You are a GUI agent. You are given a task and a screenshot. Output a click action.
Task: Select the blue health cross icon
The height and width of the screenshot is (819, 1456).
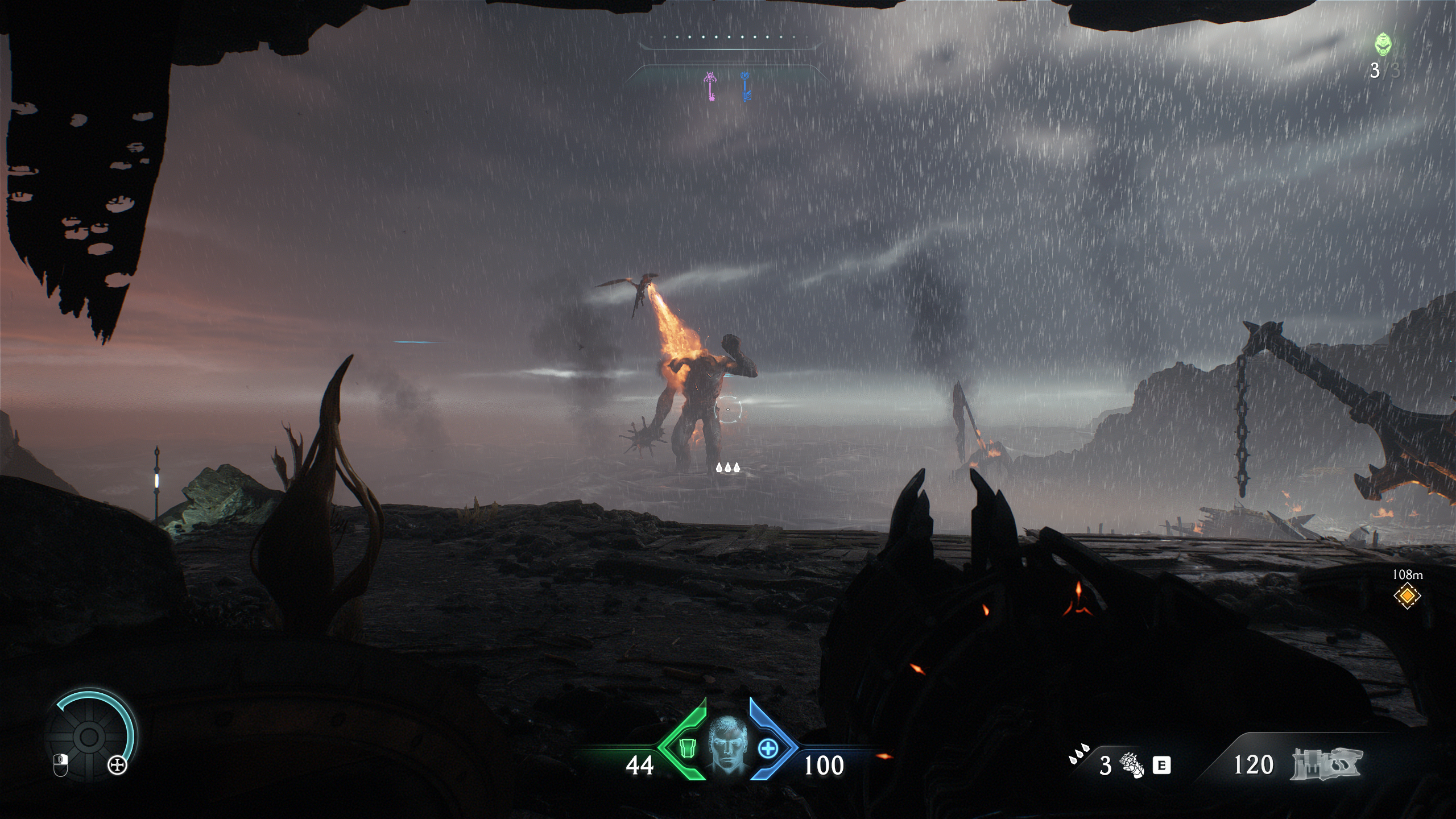tap(767, 748)
